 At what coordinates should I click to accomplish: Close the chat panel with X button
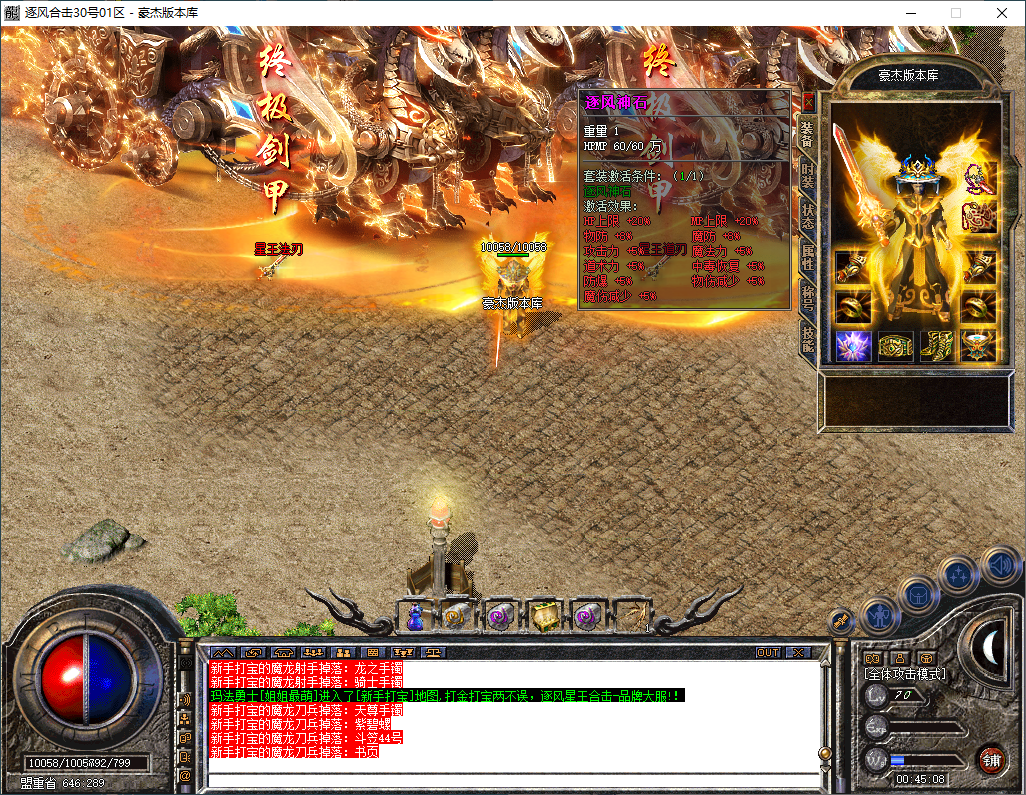click(796, 652)
